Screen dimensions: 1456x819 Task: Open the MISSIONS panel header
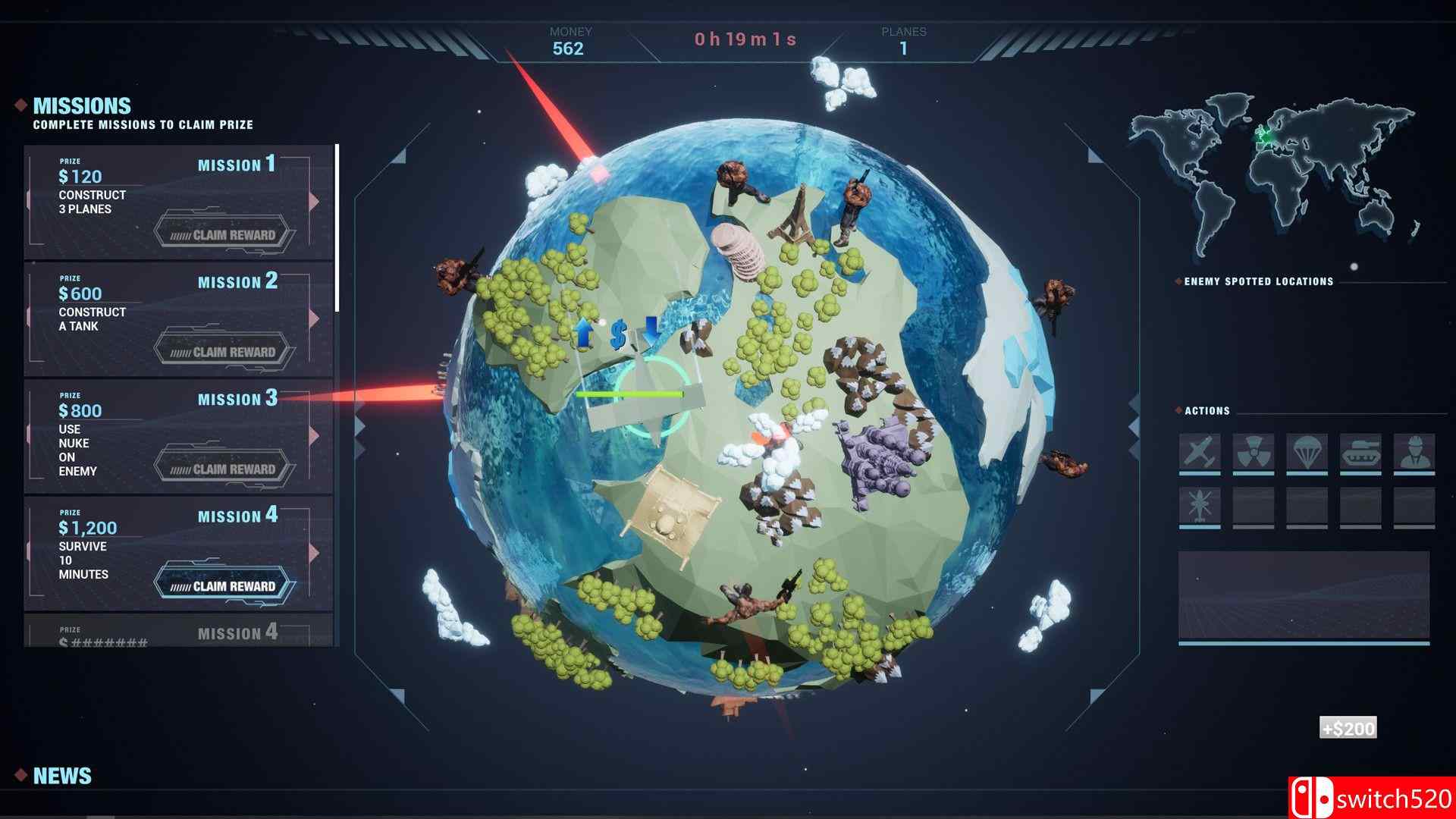pos(80,105)
